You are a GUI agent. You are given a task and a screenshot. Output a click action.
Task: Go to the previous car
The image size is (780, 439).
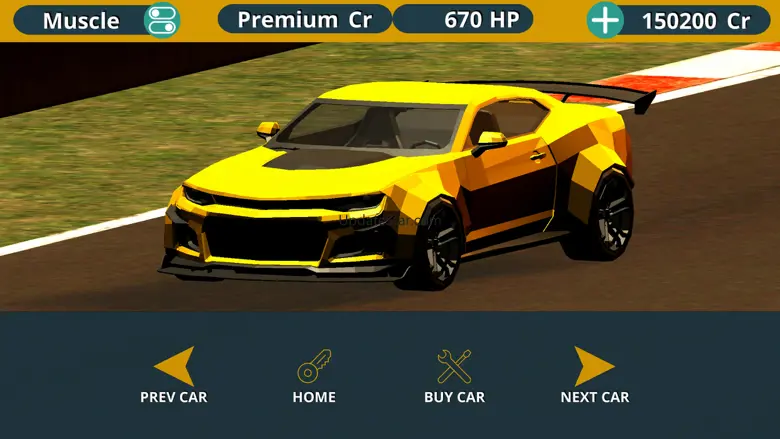174,368
